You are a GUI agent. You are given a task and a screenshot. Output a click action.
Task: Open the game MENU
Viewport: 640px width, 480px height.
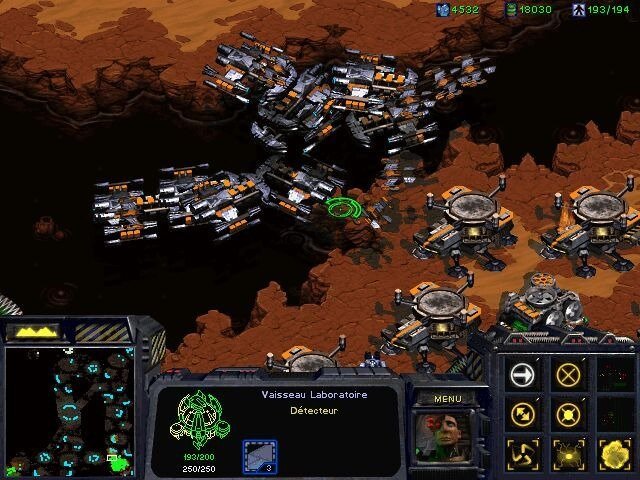[446, 398]
